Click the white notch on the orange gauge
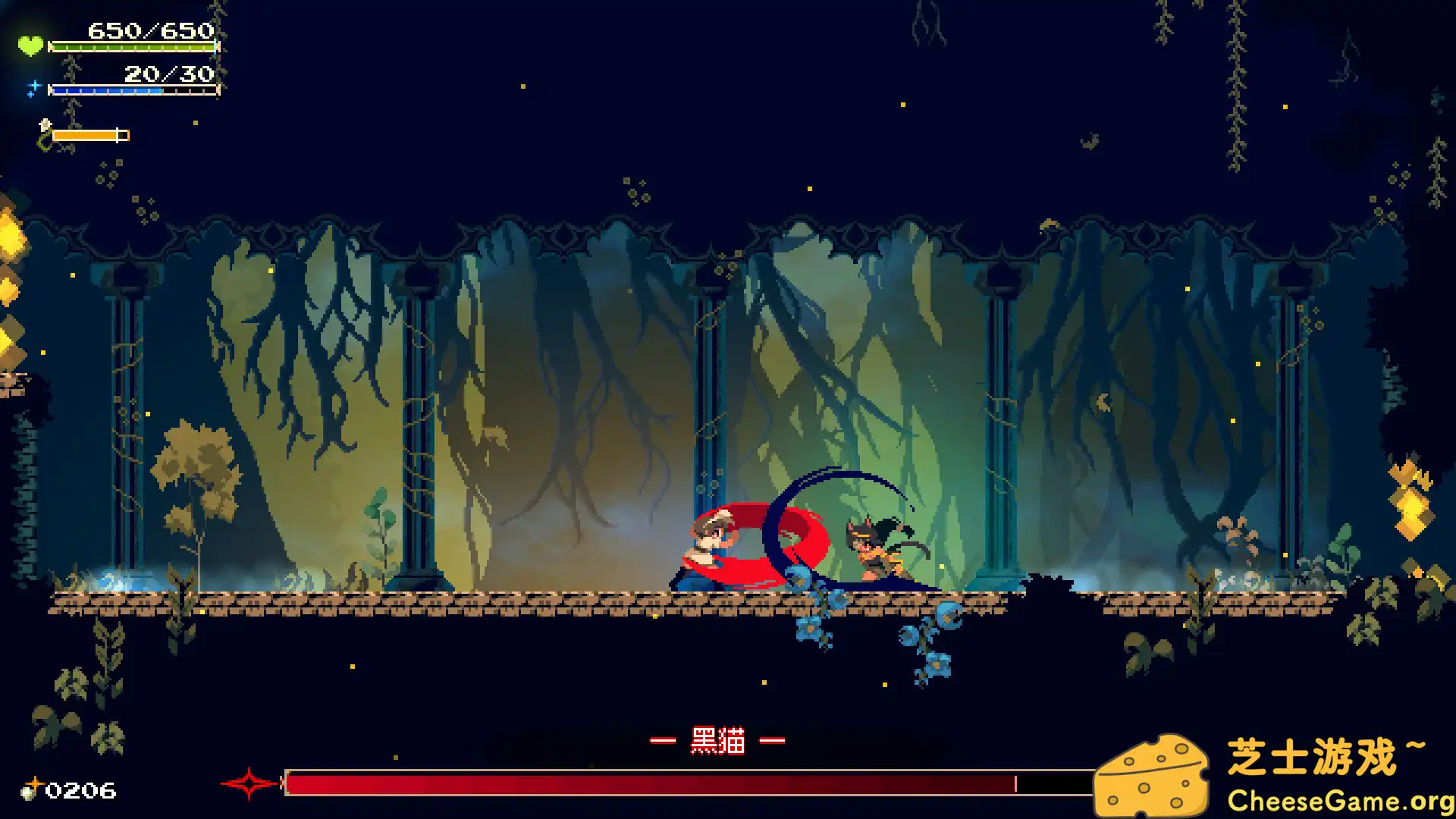The image size is (1456, 819). [x=117, y=135]
